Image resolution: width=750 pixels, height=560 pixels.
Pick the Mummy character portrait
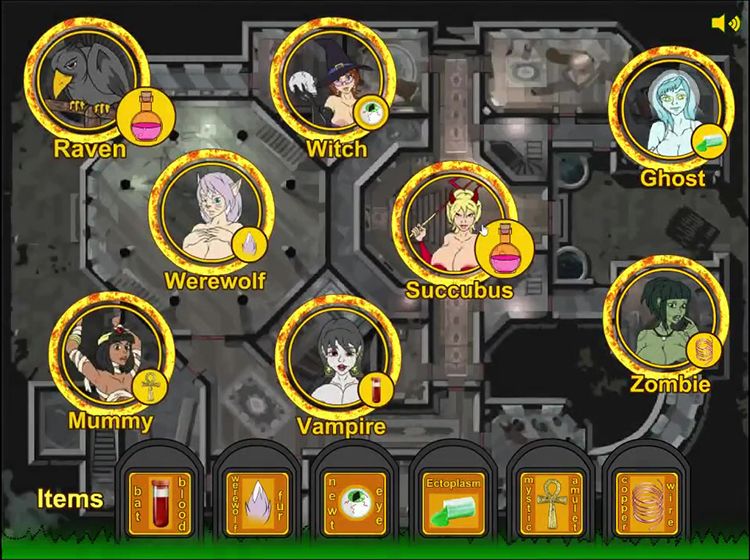point(110,357)
